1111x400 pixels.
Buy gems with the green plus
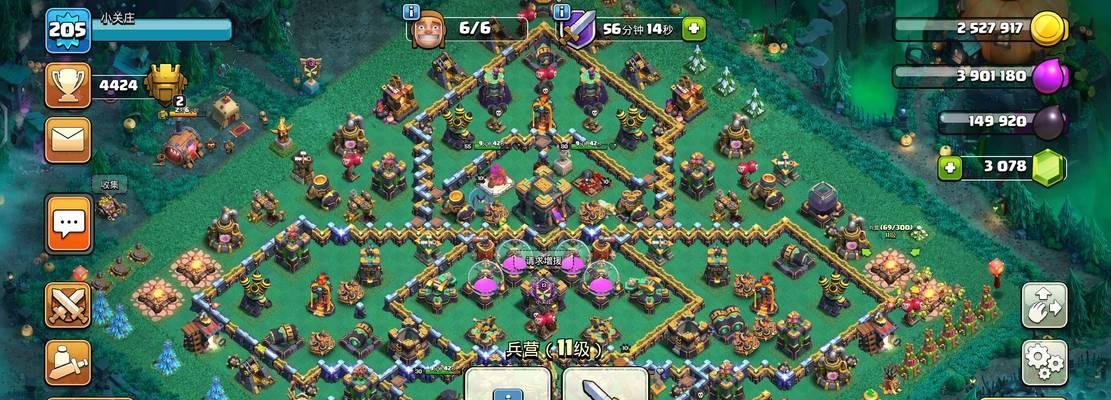coord(951,166)
